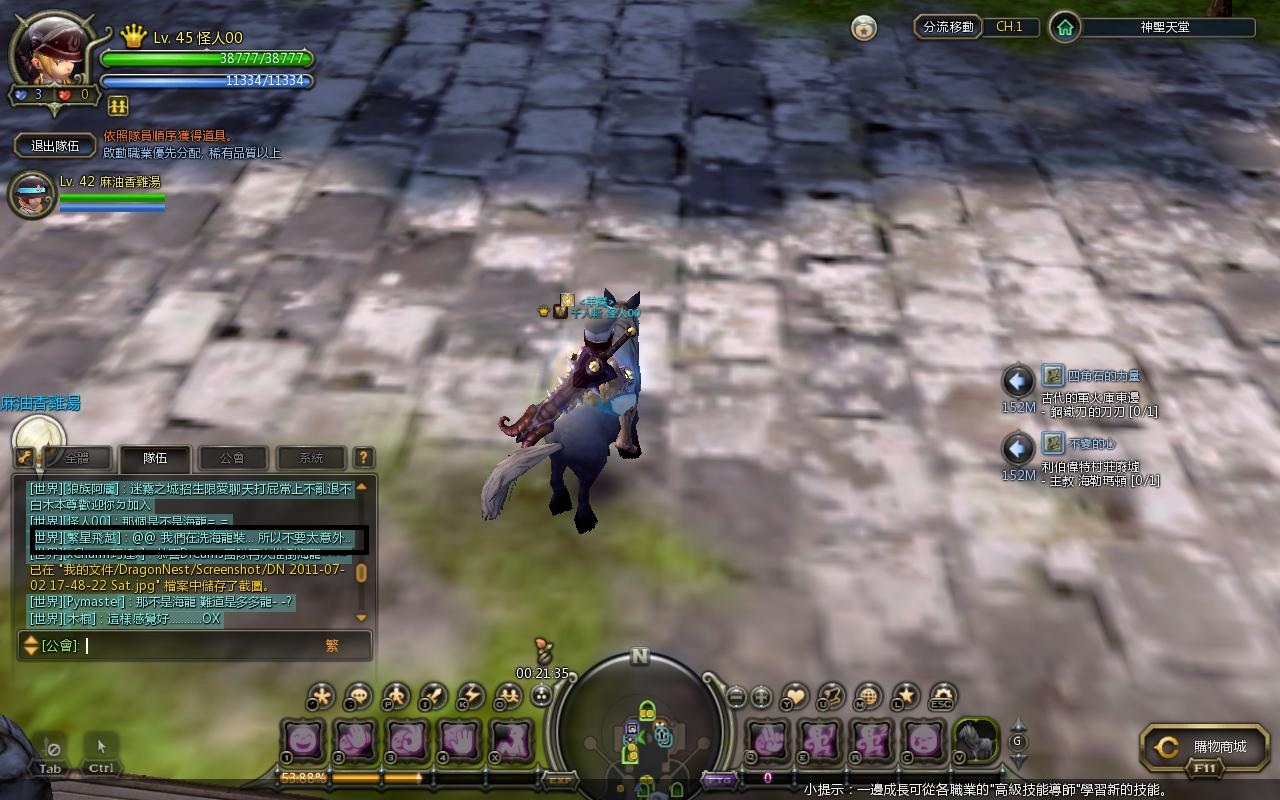
Task: Open the system menu gear icon
Action: click(x=941, y=696)
